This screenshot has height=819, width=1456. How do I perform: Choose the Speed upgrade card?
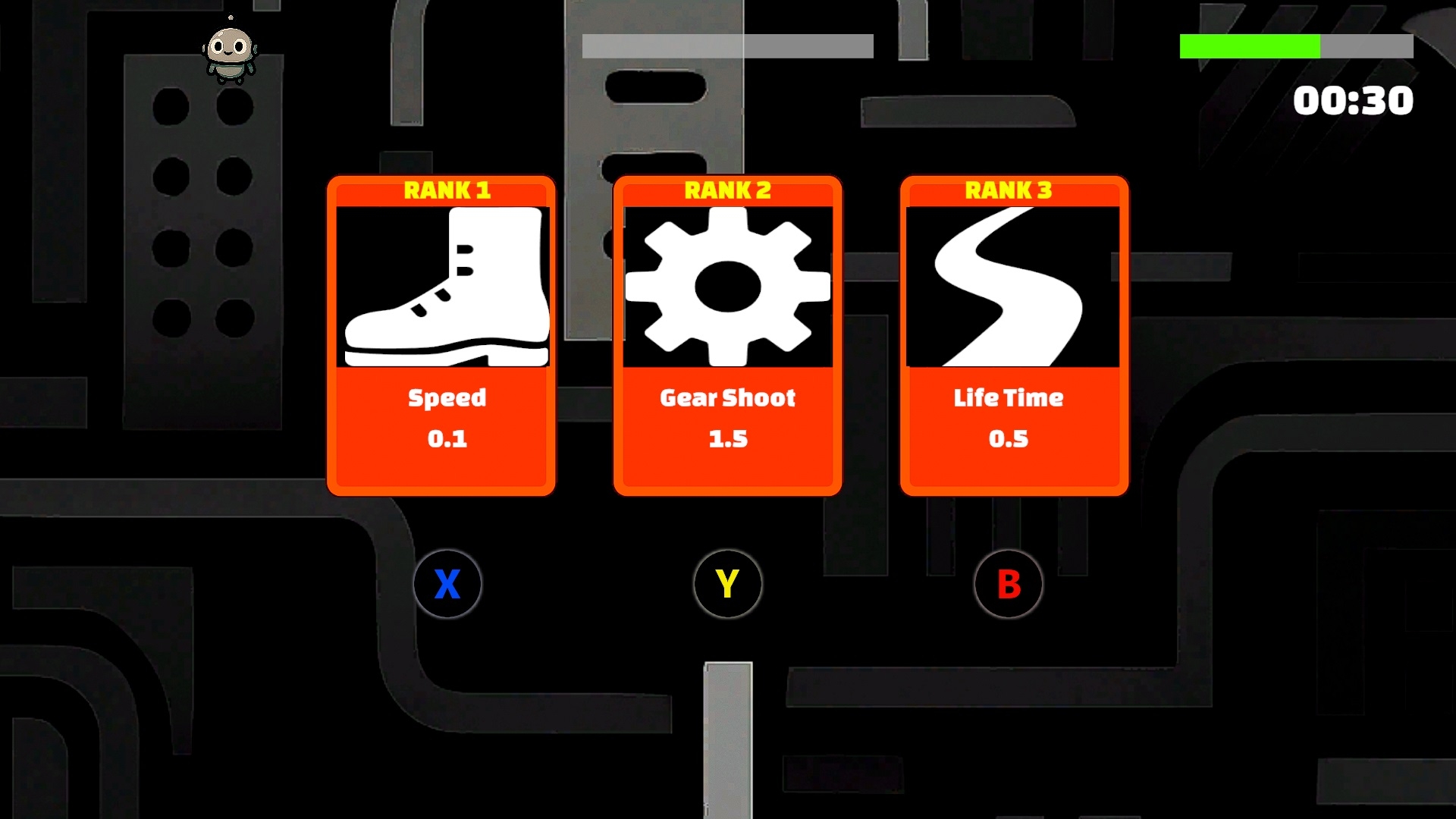(x=441, y=336)
